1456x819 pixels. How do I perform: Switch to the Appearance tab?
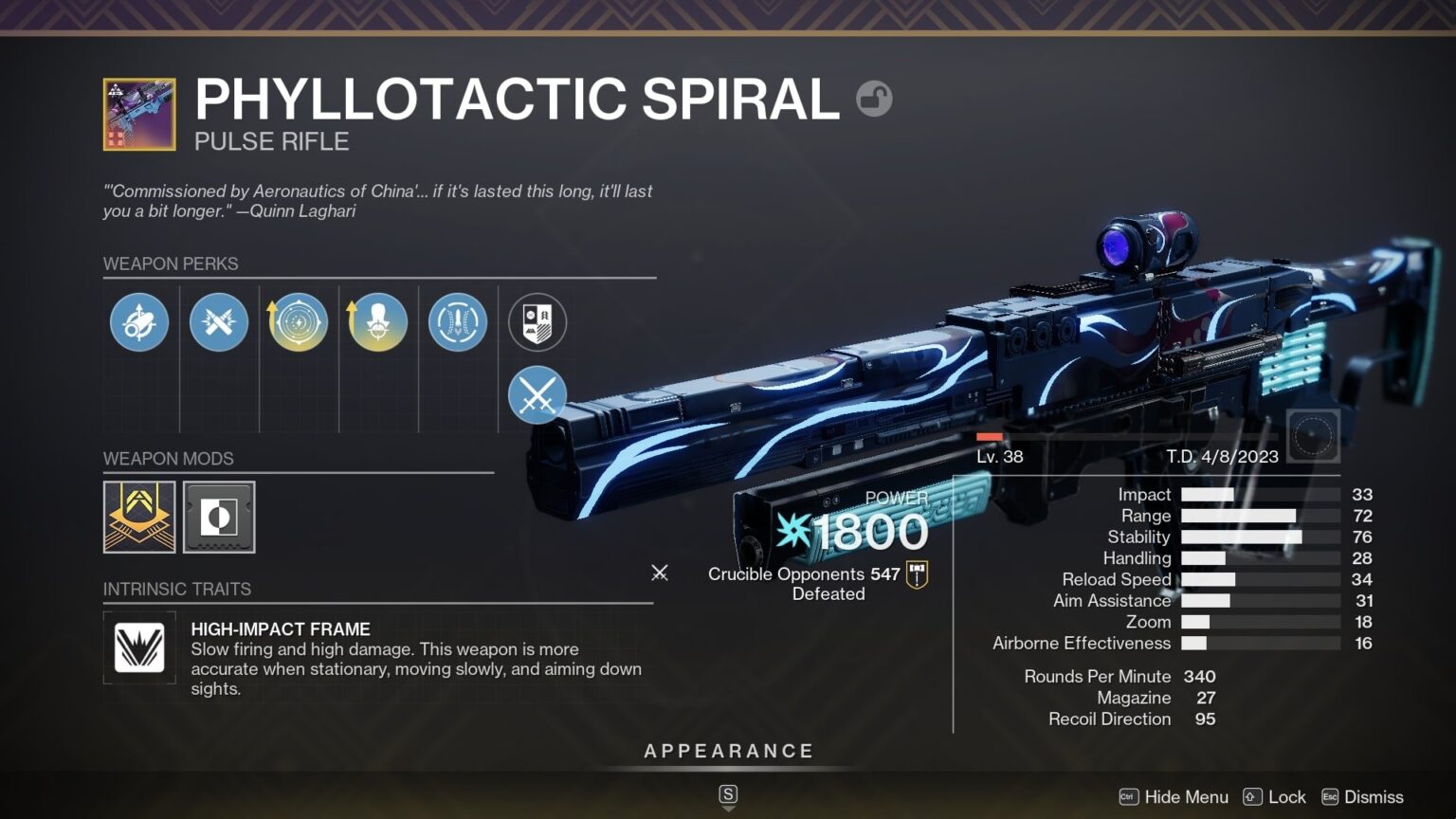pos(728,750)
